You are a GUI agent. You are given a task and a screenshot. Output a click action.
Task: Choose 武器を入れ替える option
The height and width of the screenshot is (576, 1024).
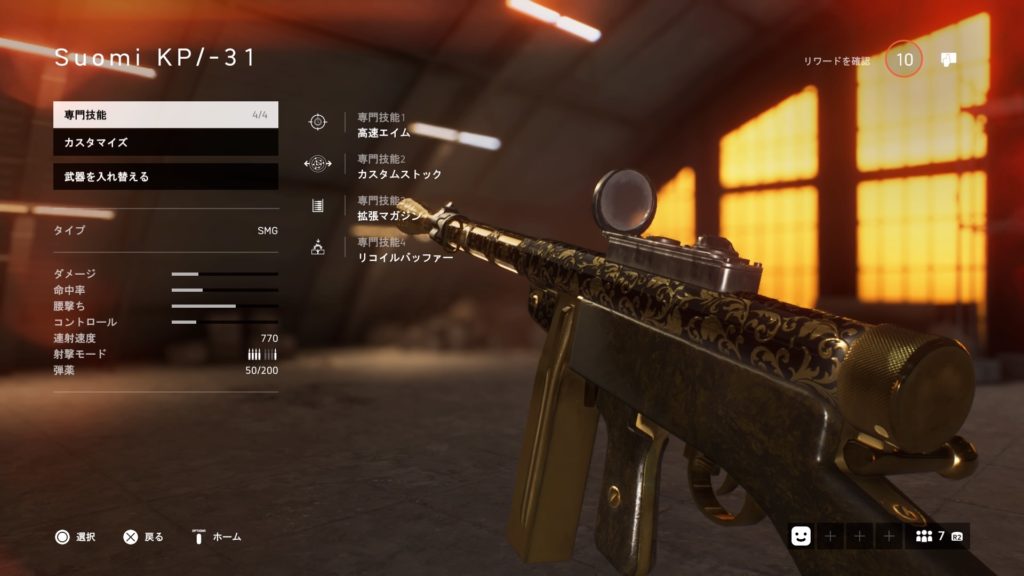pos(165,177)
